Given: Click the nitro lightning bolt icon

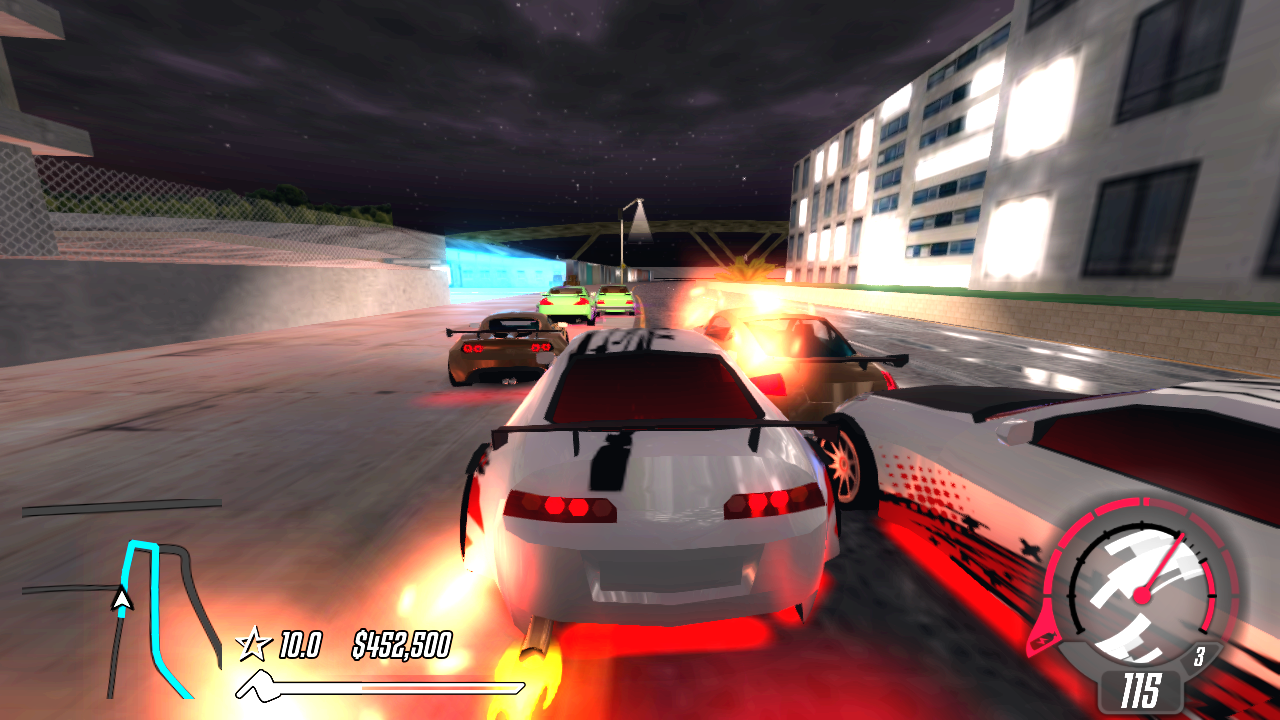Looking at the screenshot, I should 1044,640.
